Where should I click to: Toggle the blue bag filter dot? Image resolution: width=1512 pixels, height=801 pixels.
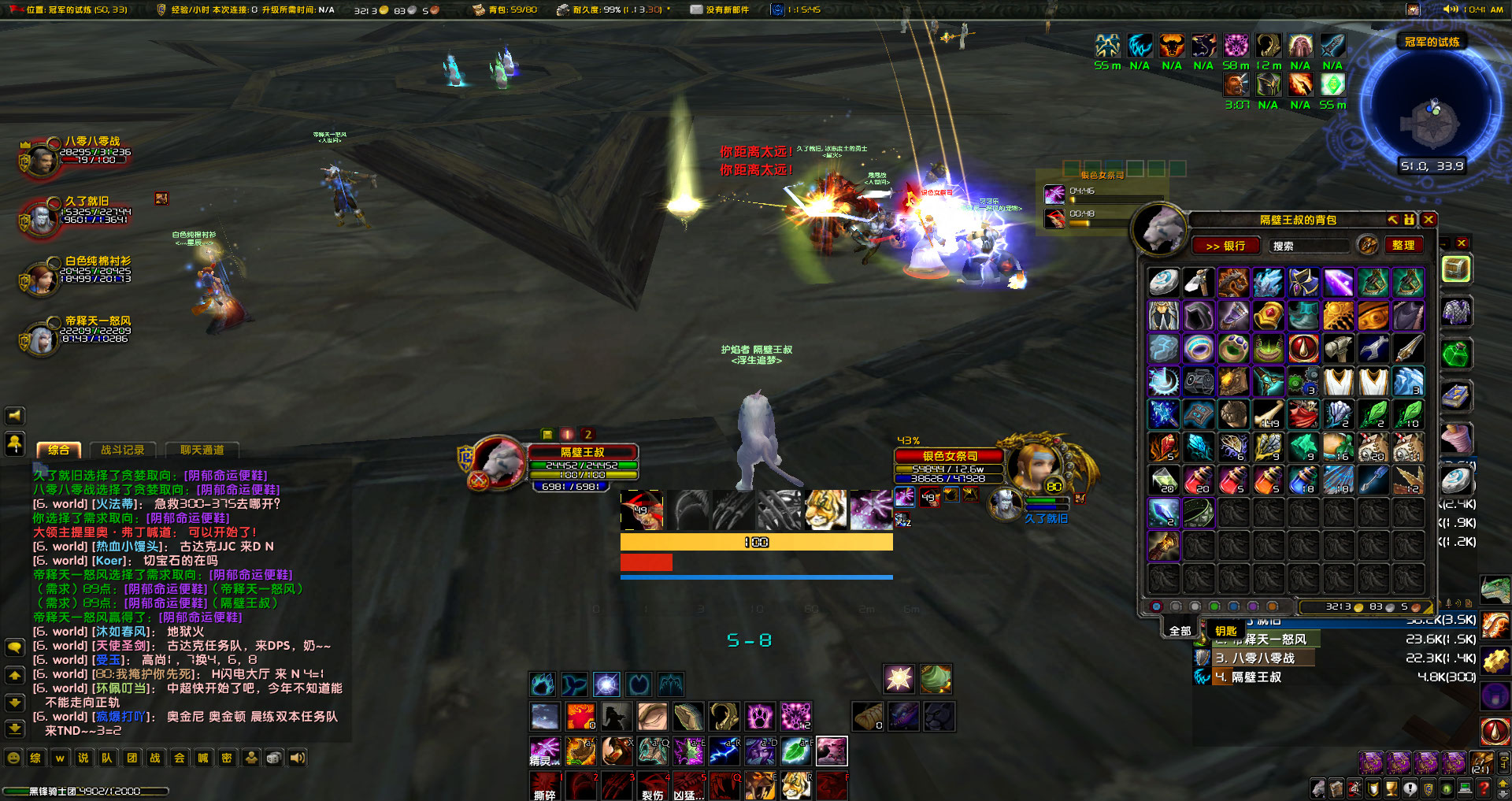coord(1232,606)
